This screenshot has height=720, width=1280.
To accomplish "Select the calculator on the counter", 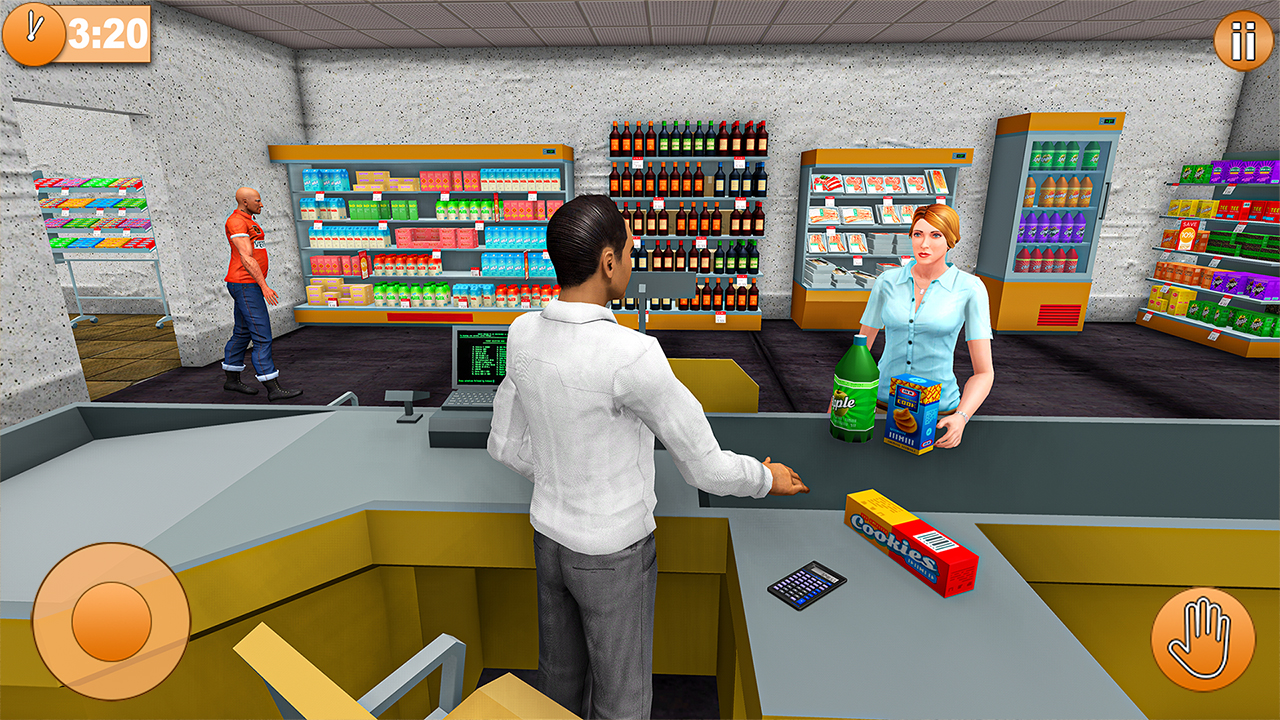I will point(808,585).
